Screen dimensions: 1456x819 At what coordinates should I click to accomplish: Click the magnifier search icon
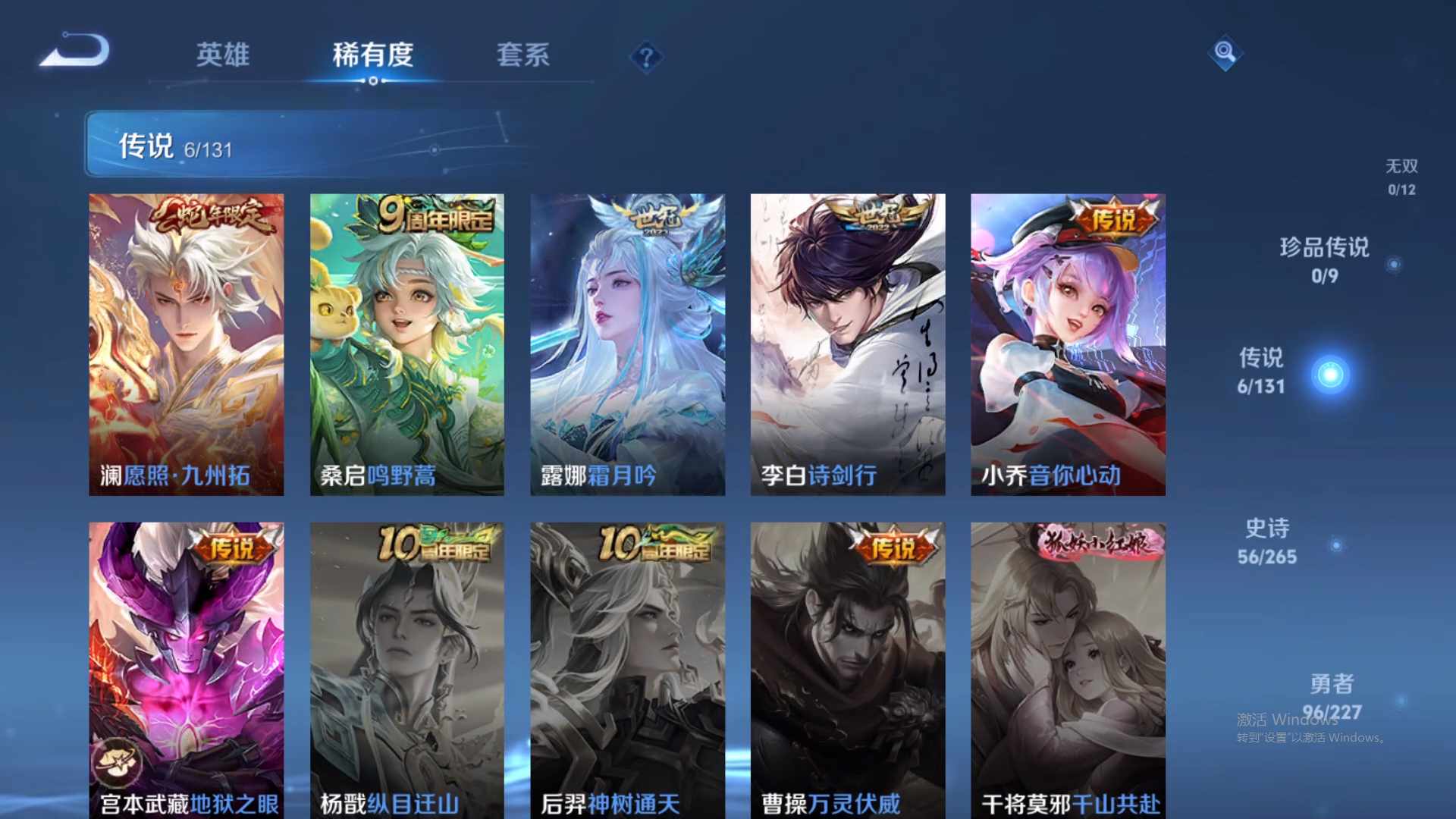(1224, 53)
